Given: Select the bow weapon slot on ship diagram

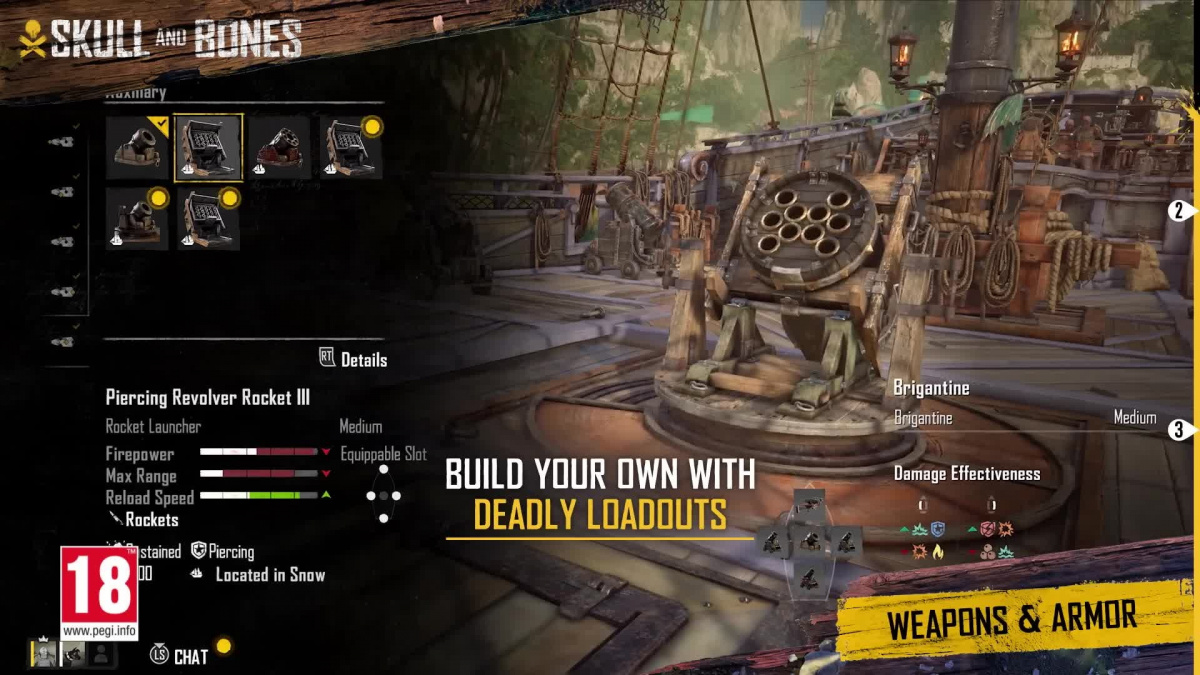Looking at the screenshot, I should coord(809,503).
